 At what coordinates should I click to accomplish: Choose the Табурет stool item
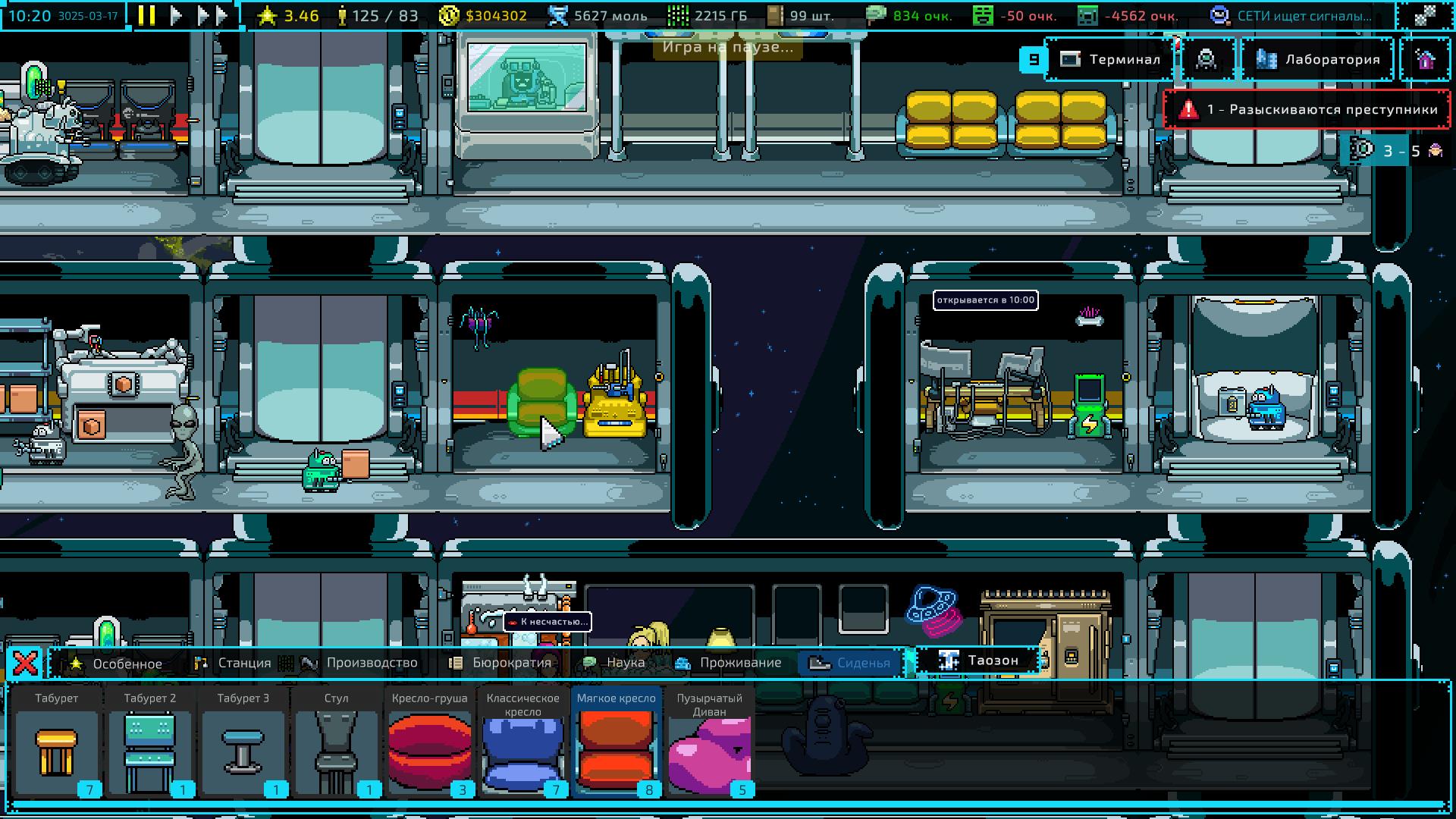tap(57, 743)
